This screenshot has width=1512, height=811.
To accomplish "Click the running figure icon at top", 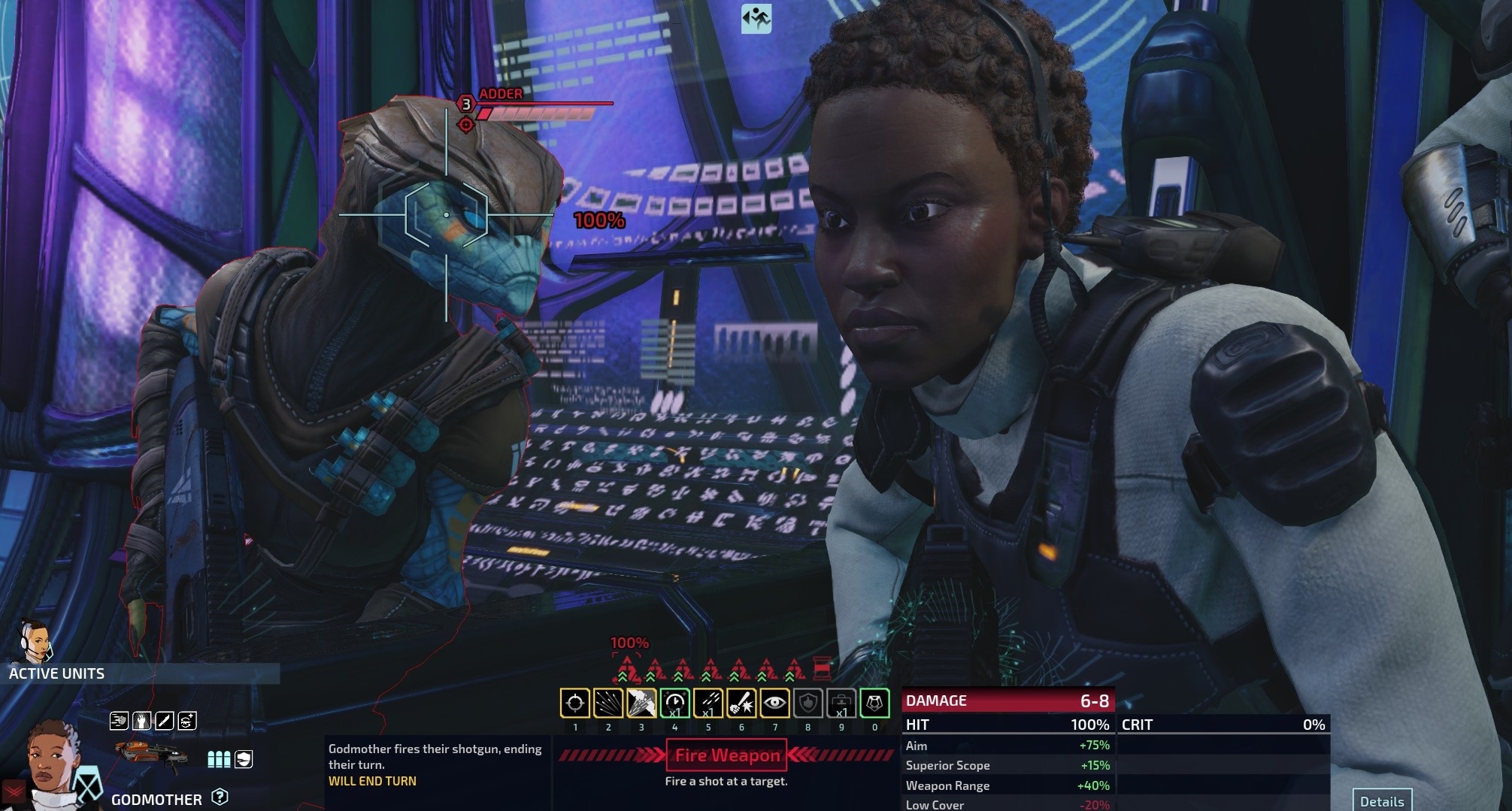I will click(x=756, y=19).
